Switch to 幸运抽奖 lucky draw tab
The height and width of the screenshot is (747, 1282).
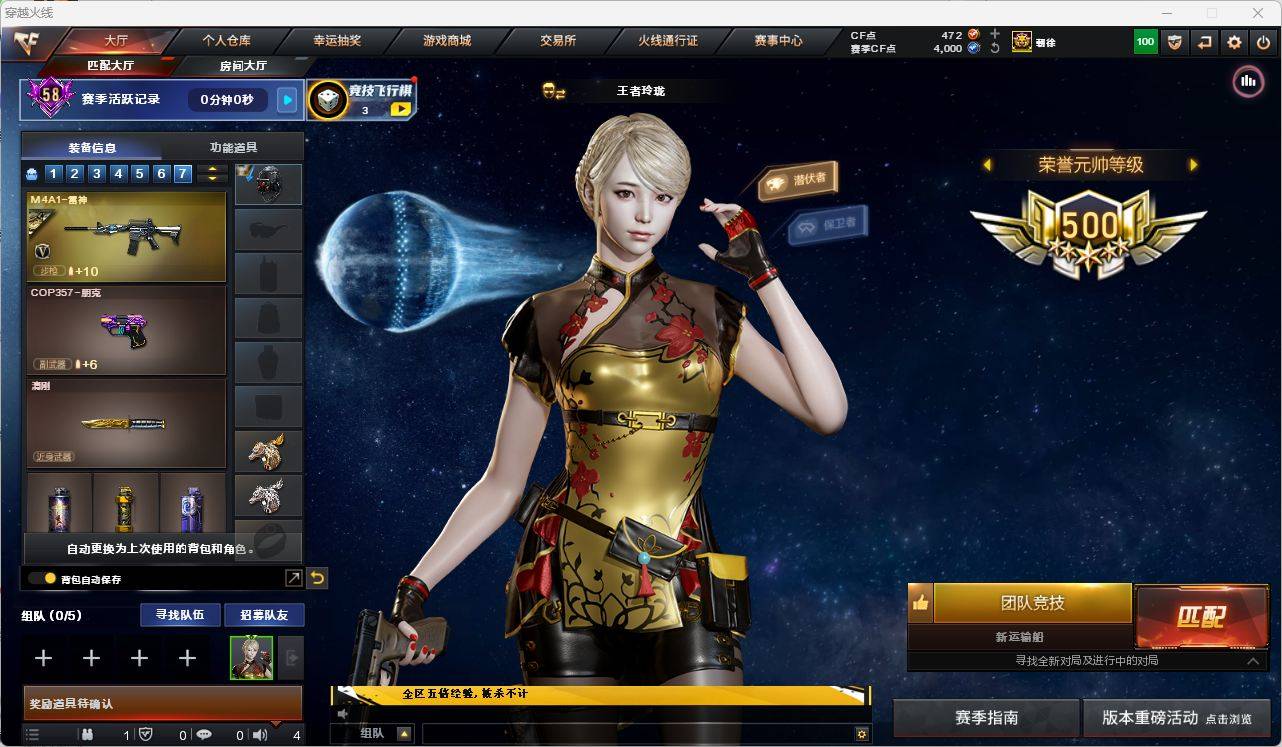(337, 41)
